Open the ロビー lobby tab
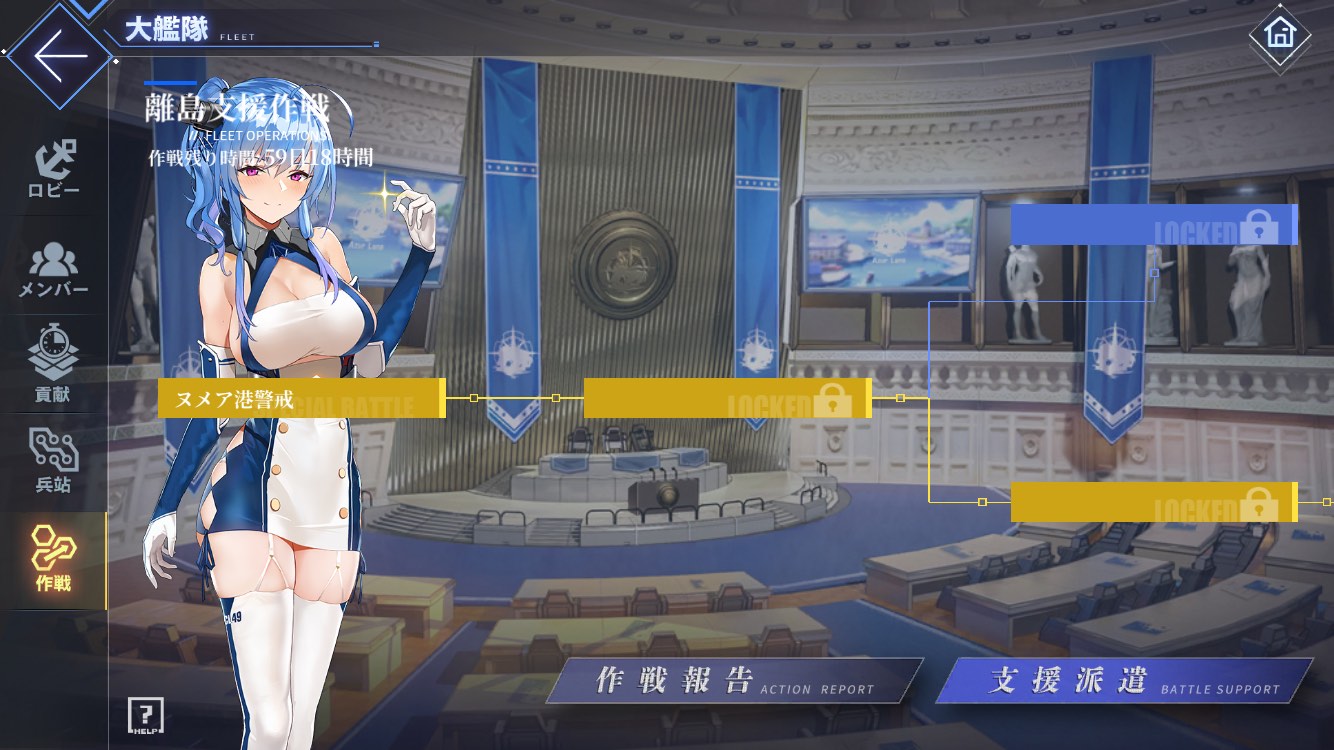The image size is (1334, 750). click(x=54, y=170)
